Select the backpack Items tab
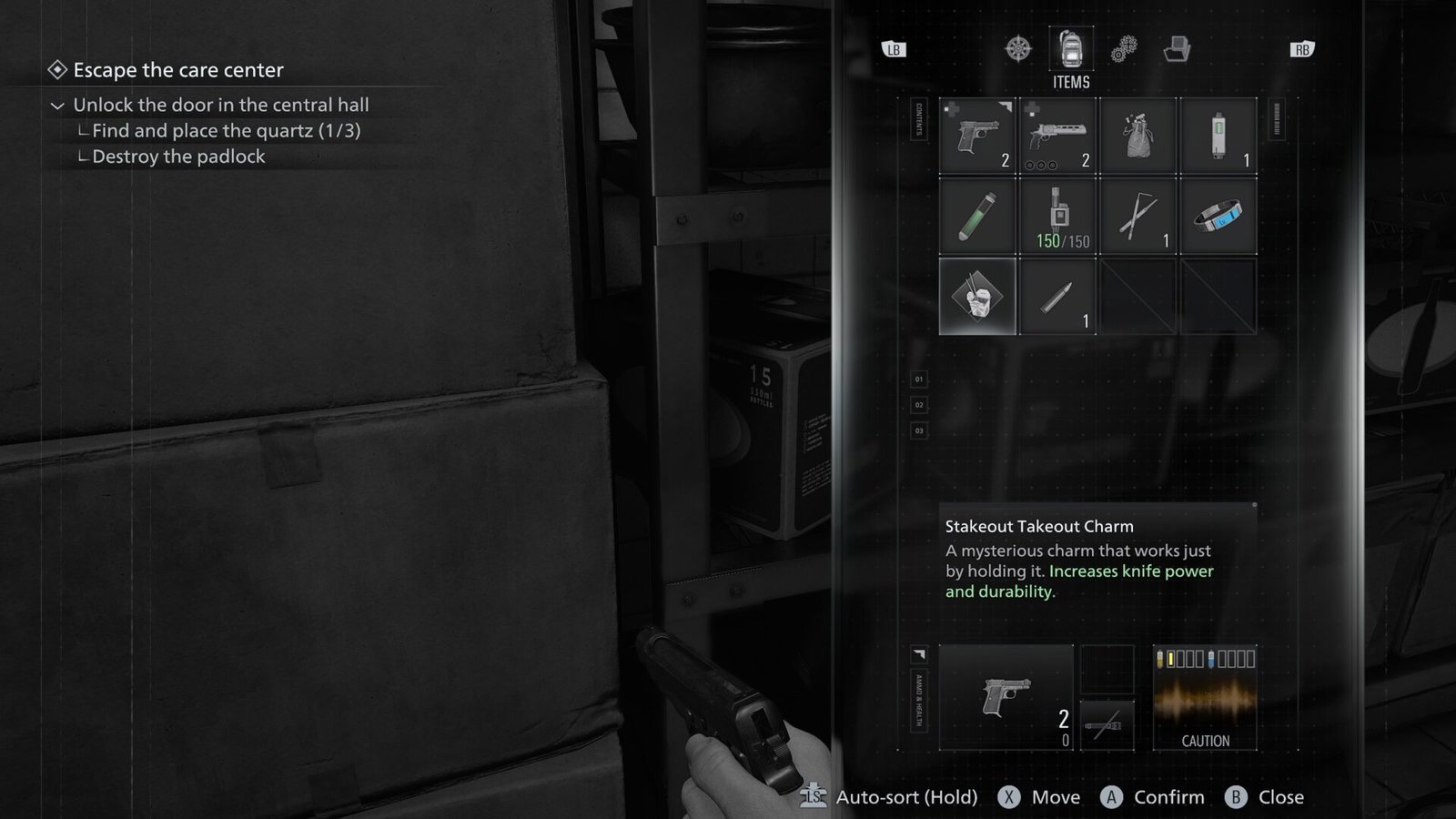 pyautogui.click(x=1071, y=48)
